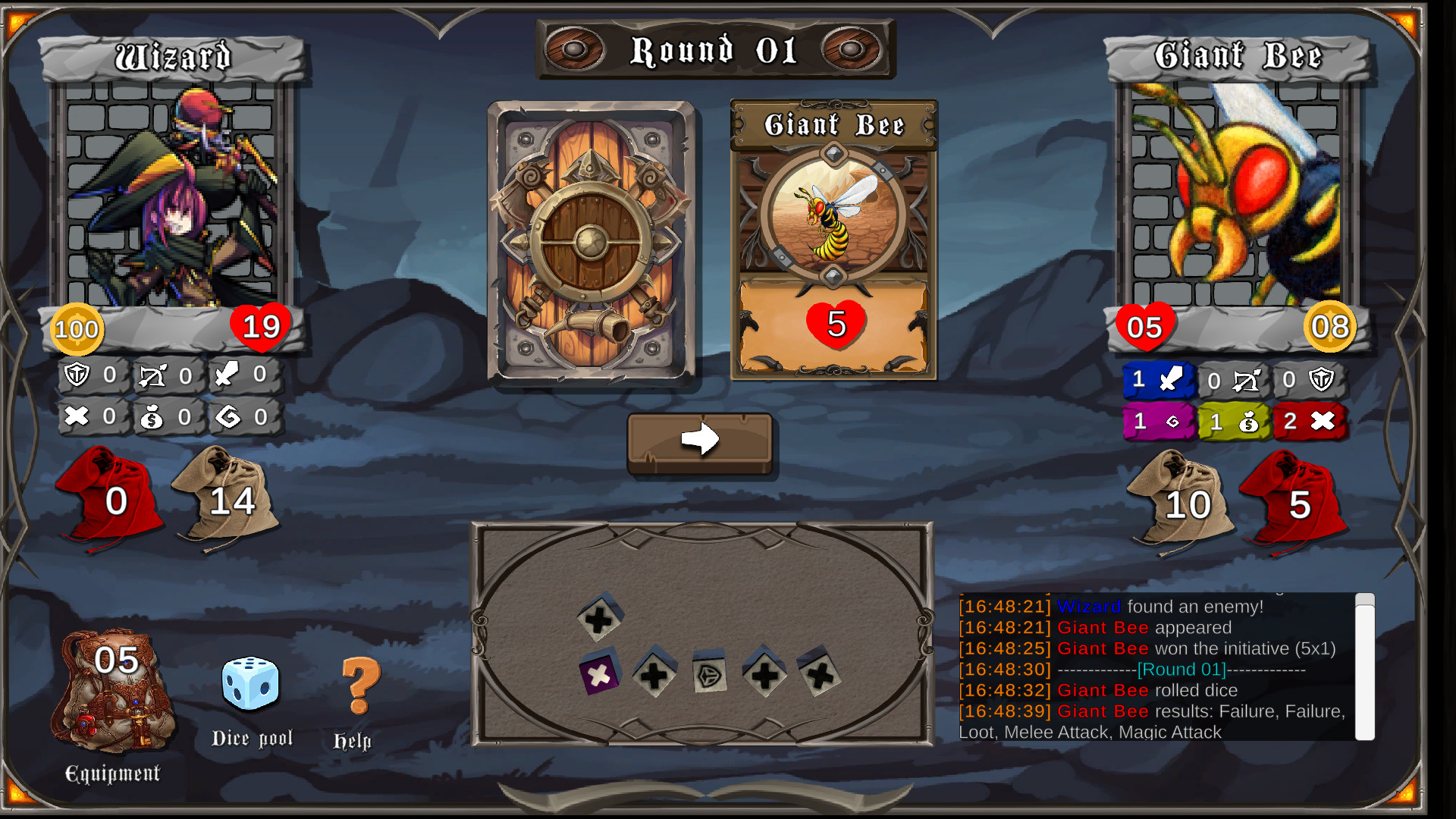1456x819 pixels.
Task: Click the Wizard's sword melee counter
Action: click(243, 374)
